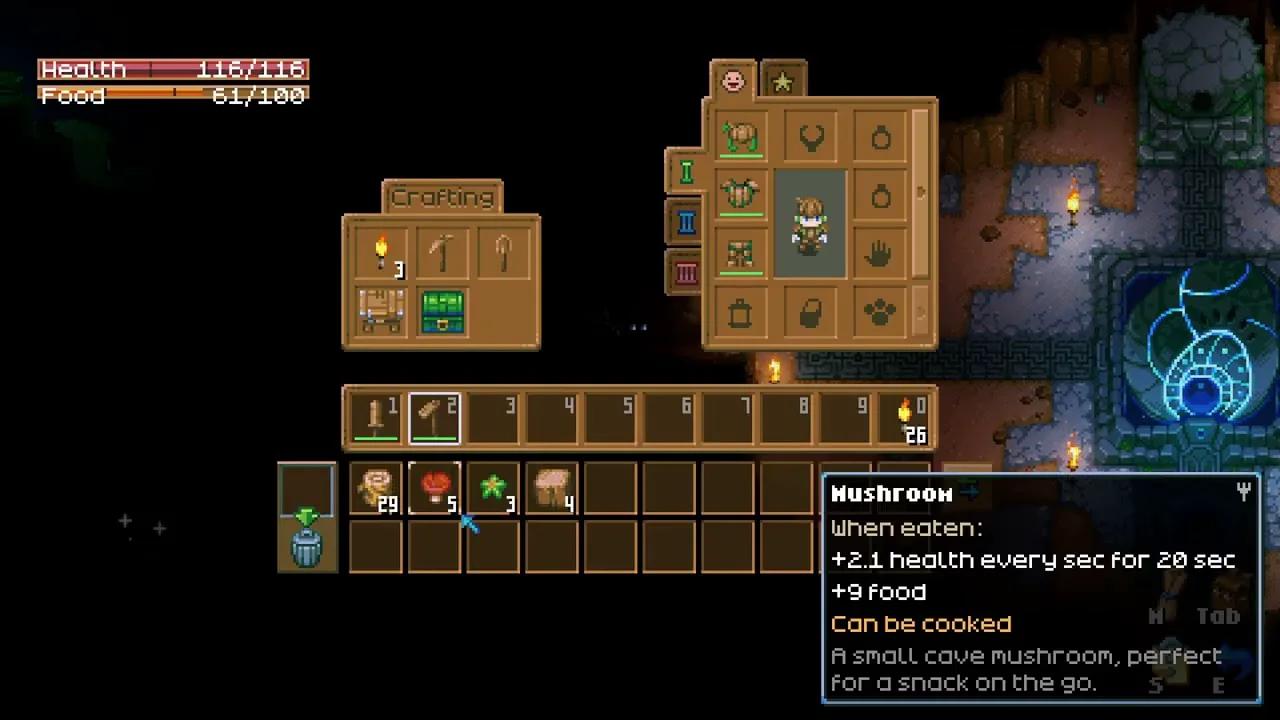Select the pet paw equipment slot
Screen dimensions: 1280x720
click(x=879, y=314)
